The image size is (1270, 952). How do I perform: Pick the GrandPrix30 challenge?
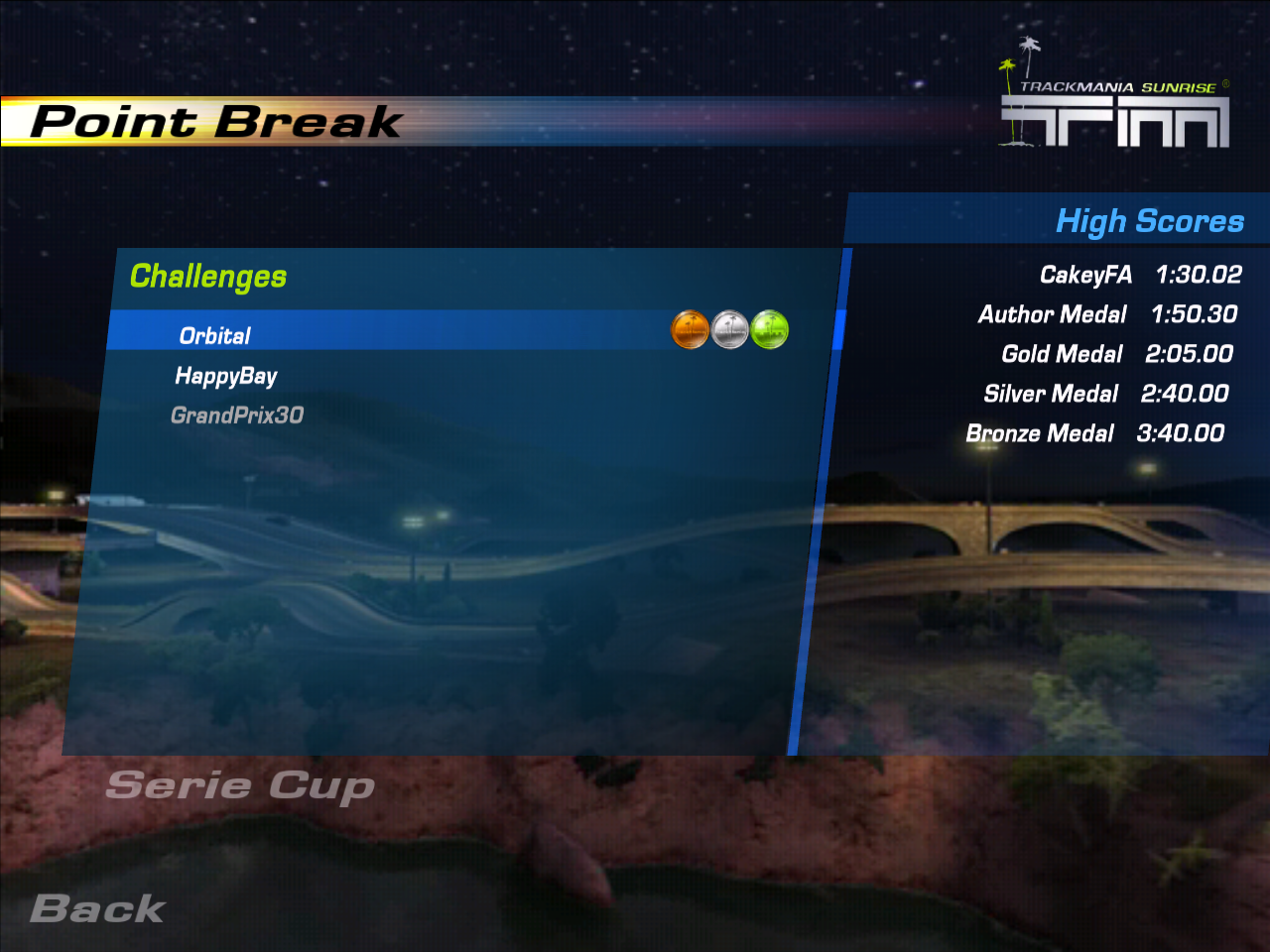pos(237,416)
